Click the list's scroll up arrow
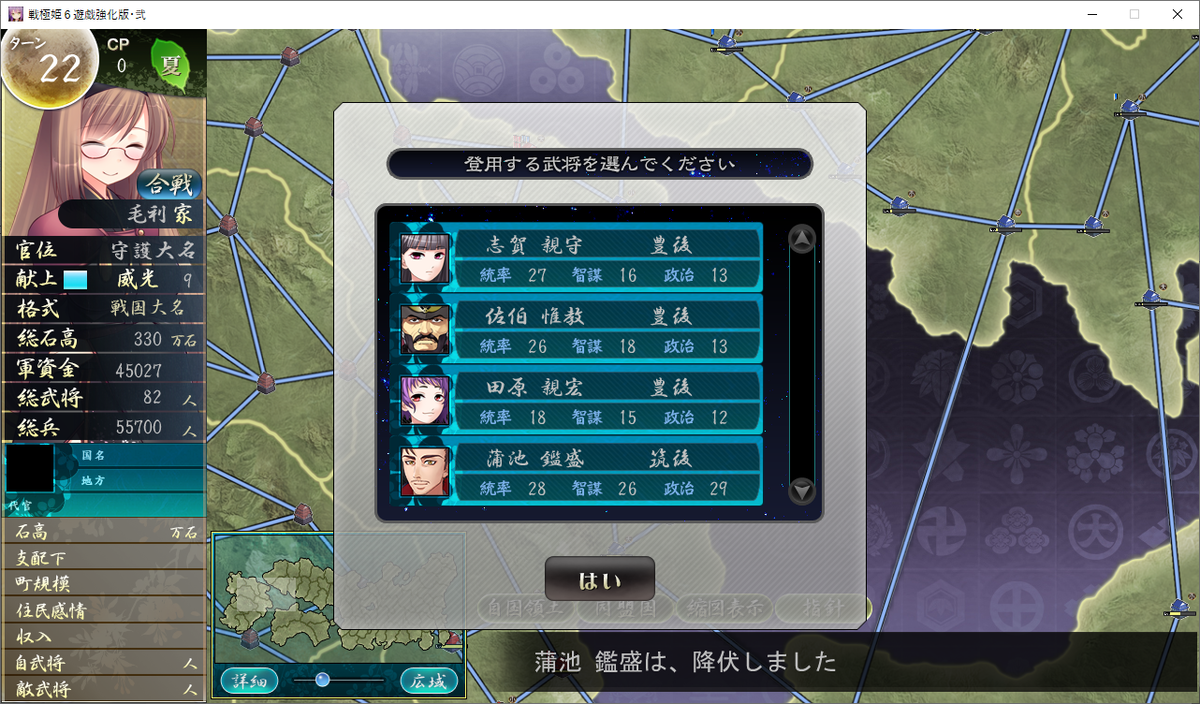Image resolution: width=1200 pixels, height=704 pixels. coord(802,239)
